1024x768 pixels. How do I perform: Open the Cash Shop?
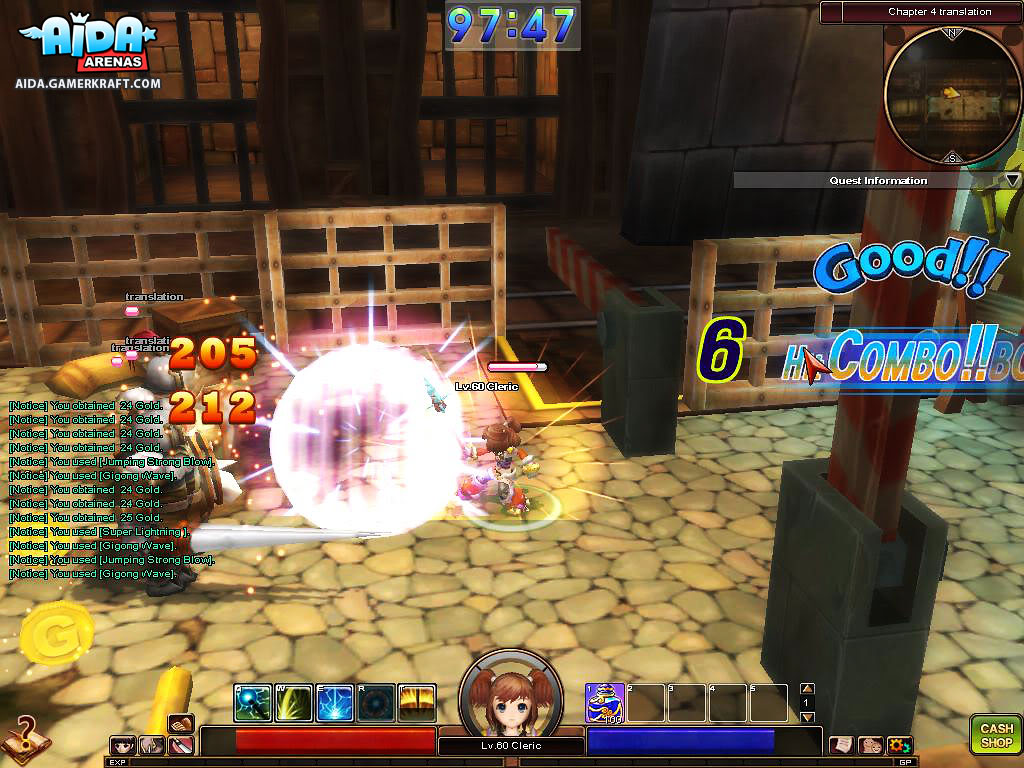(x=996, y=735)
